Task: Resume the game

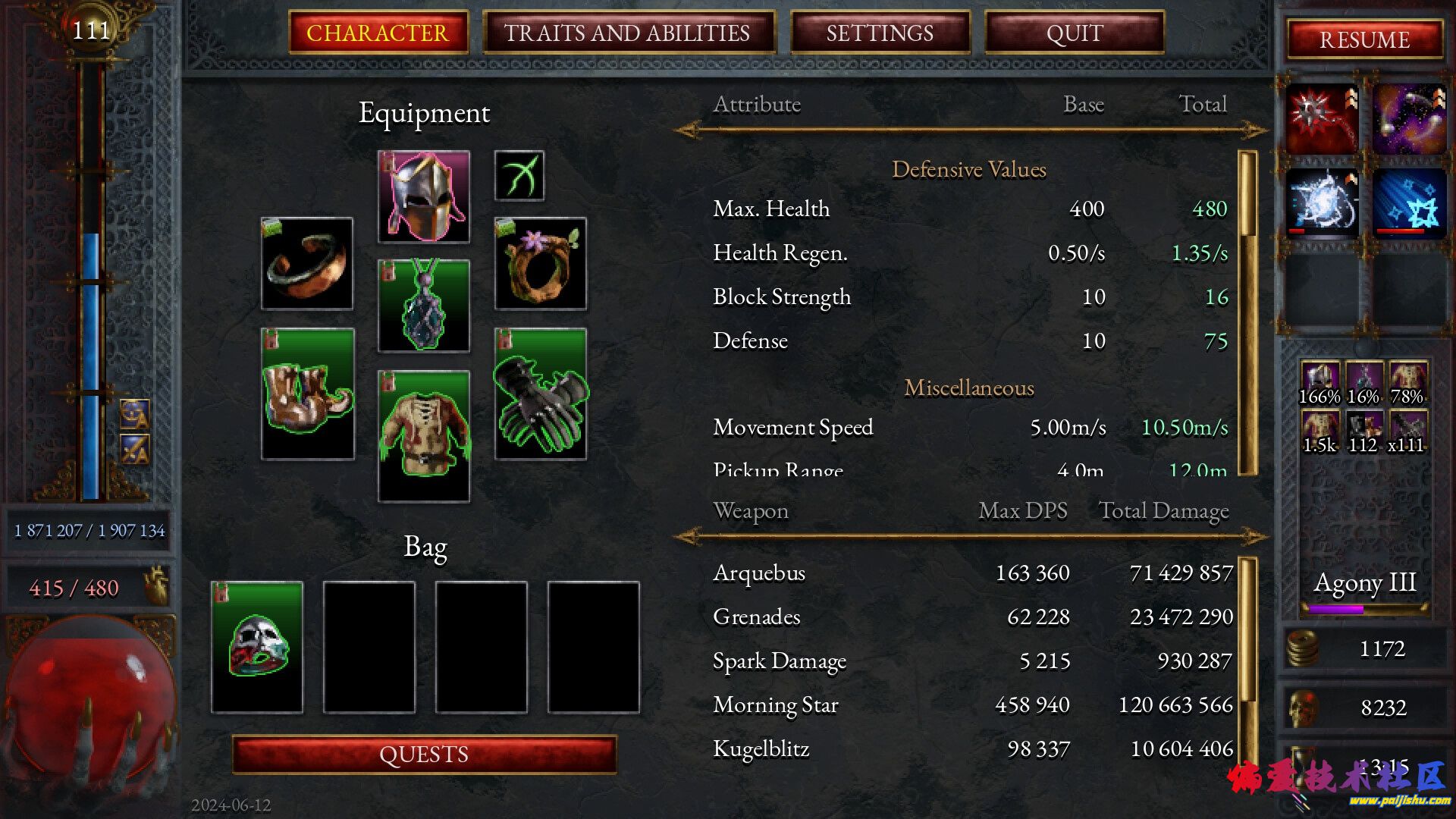Action: coord(1364,39)
